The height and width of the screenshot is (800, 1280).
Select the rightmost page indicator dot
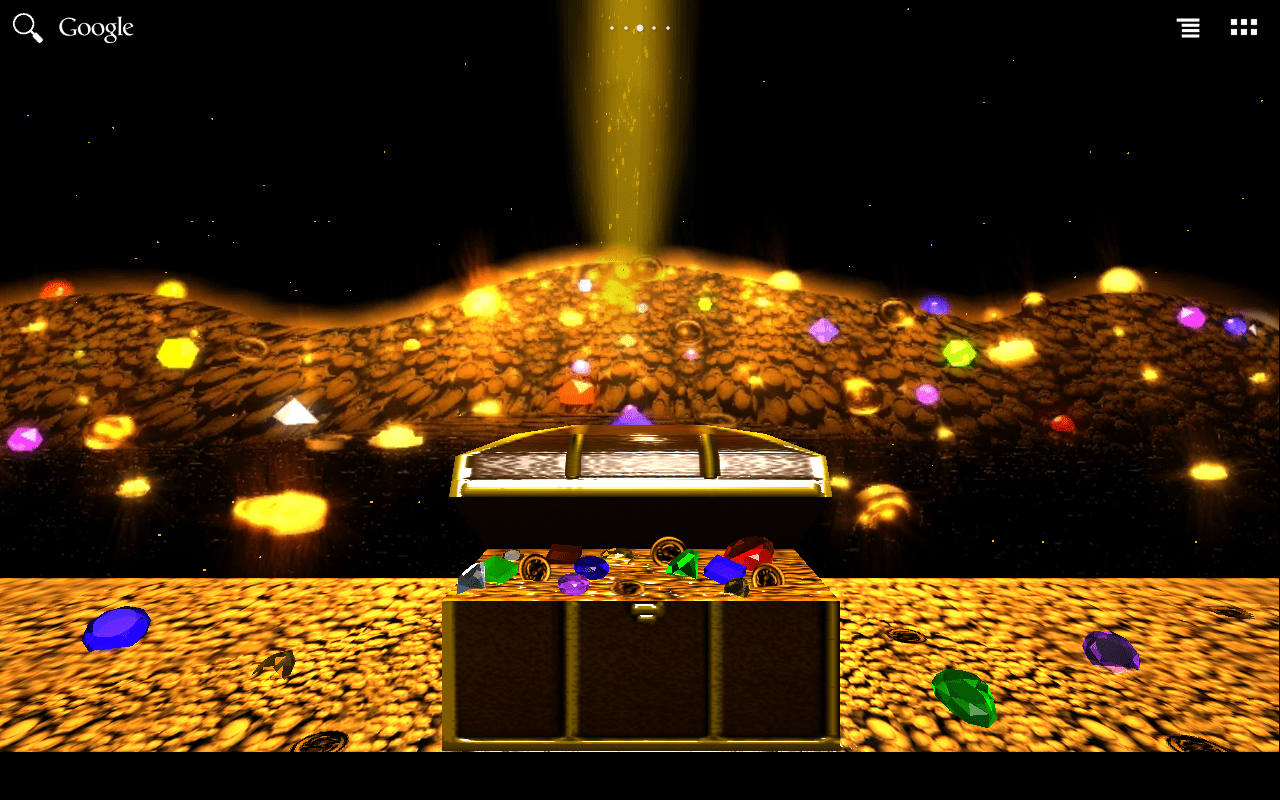click(668, 27)
